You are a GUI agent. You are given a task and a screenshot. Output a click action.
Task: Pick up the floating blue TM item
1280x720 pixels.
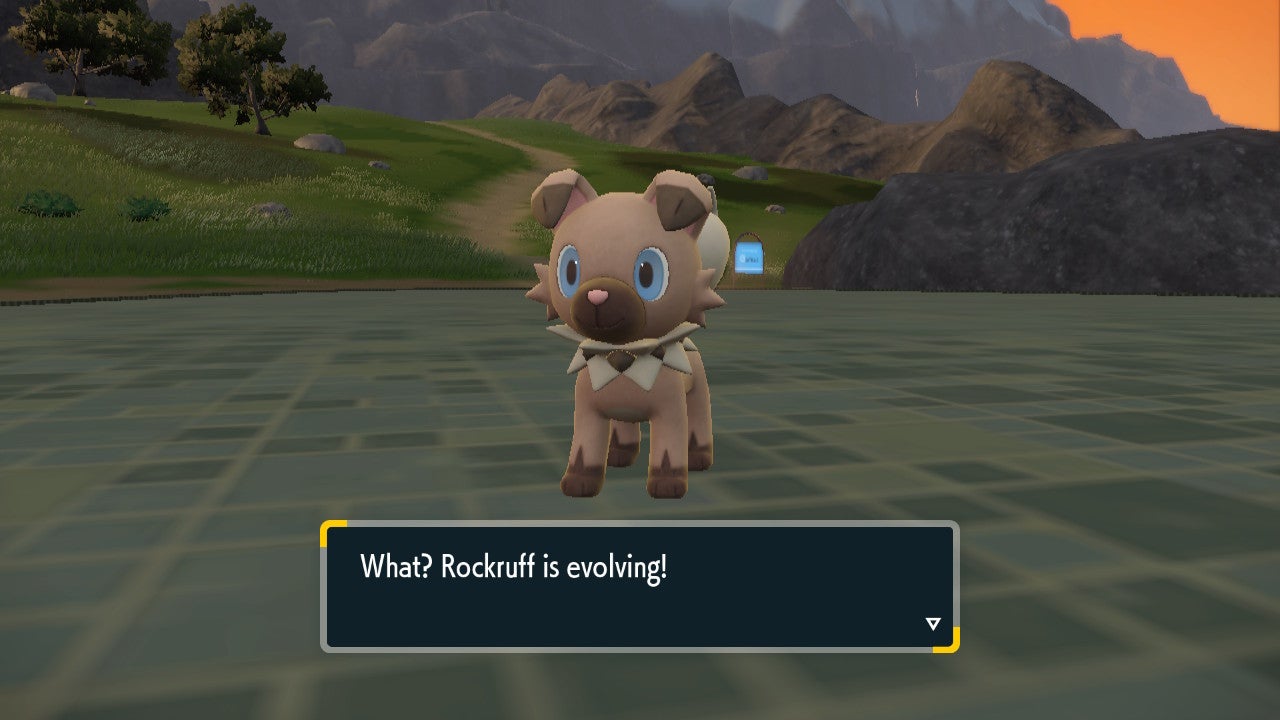click(748, 255)
